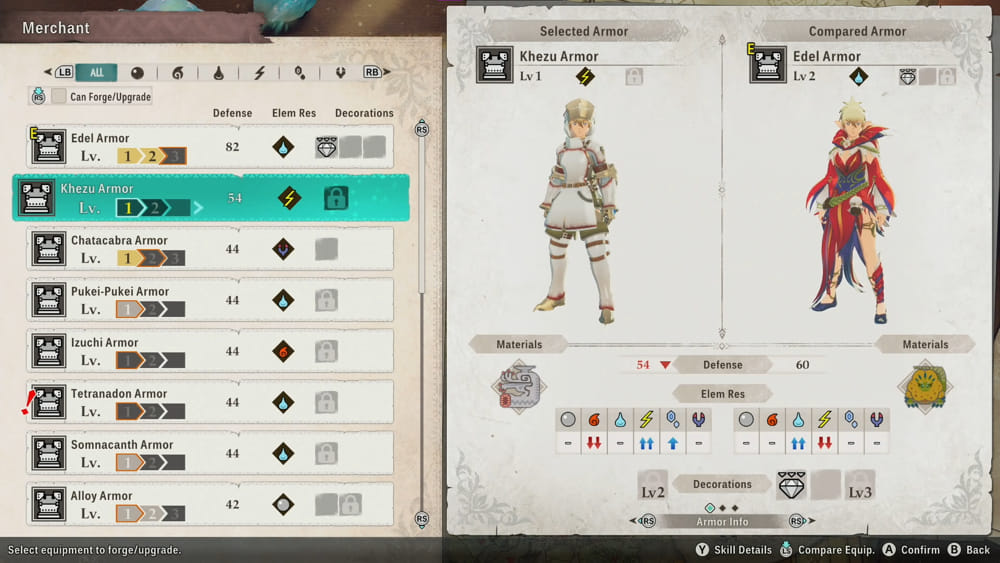The image size is (1000, 563).
Task: Toggle the Can Forge/Upgrade checkbox
Action: (60, 97)
